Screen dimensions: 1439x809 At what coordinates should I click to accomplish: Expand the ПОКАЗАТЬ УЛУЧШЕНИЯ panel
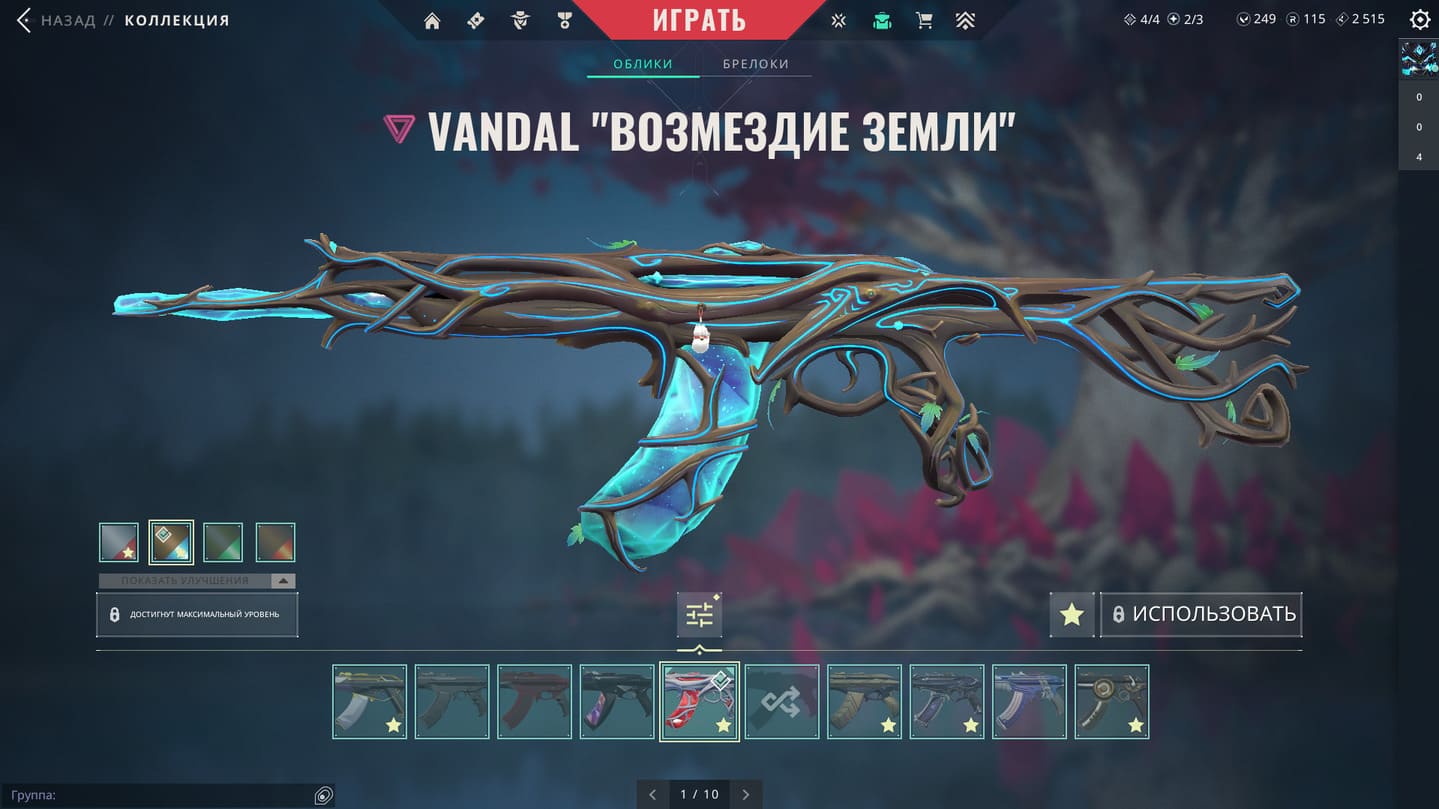[x=197, y=581]
